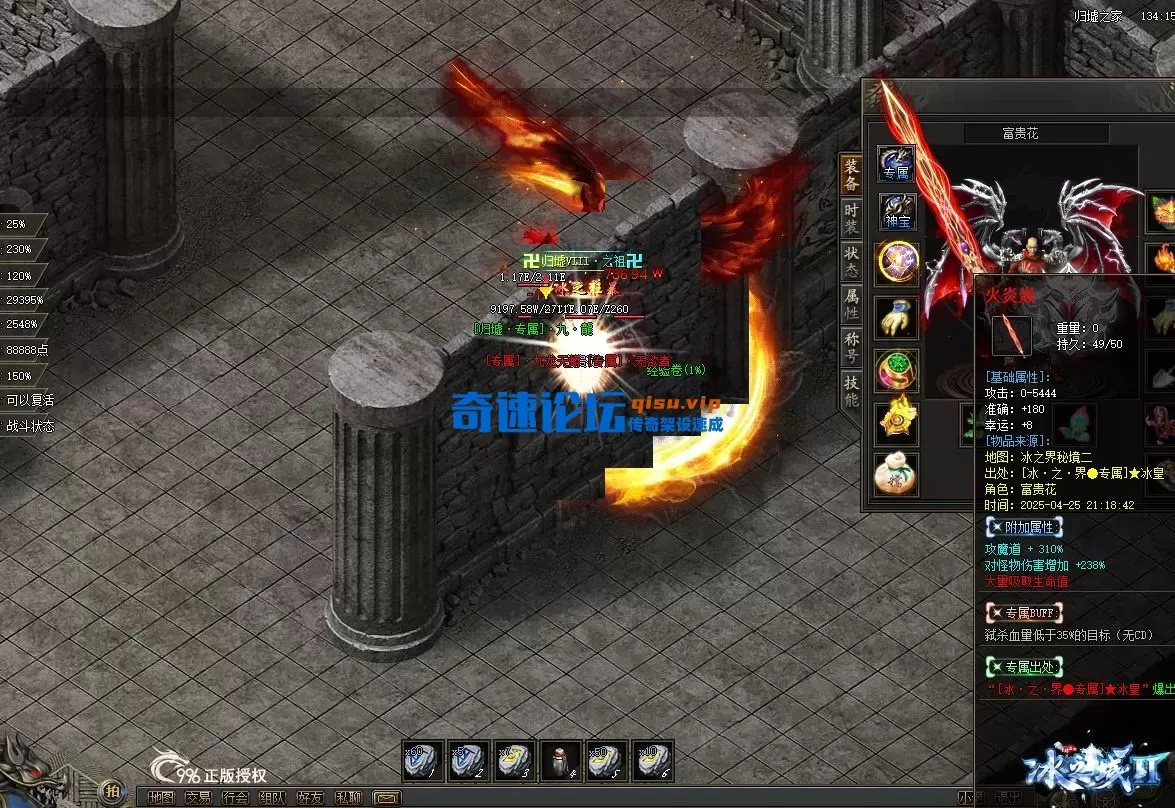Image resolution: width=1175 pixels, height=808 pixels.
Task: Switch to the 技能 skills tab
Action: pos(851,390)
